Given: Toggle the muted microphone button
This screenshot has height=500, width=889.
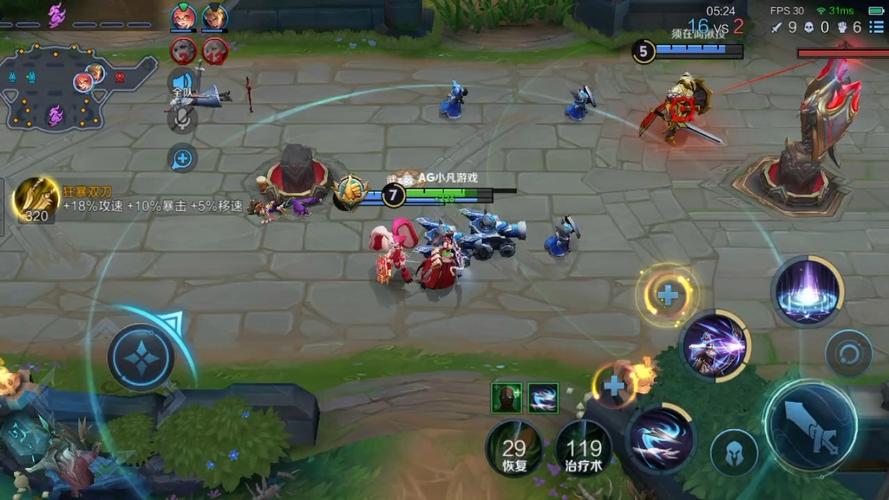Looking at the screenshot, I should pos(181,119).
